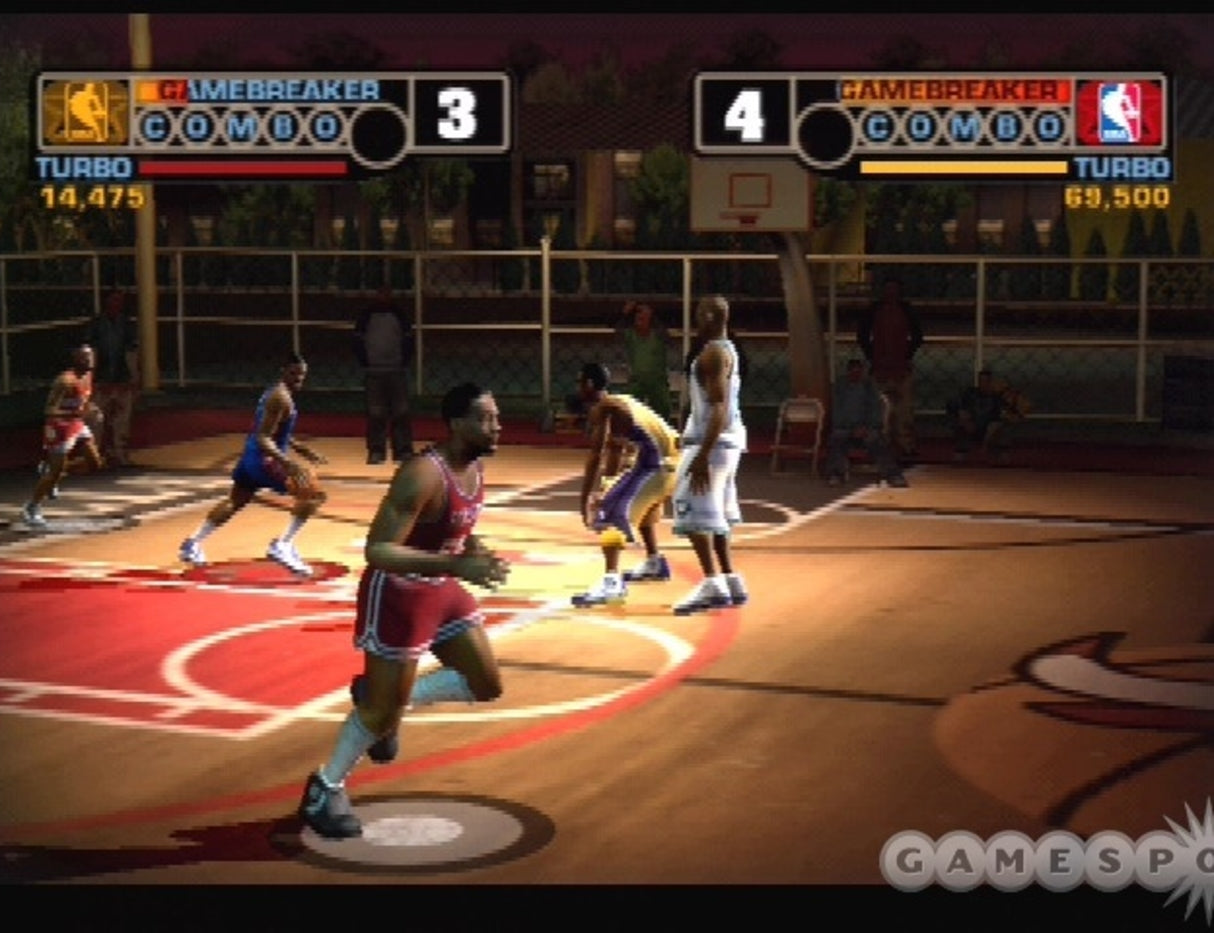The height and width of the screenshot is (933, 1214).
Task: Select the red and blue NBA logo
Action: click(x=1119, y=112)
